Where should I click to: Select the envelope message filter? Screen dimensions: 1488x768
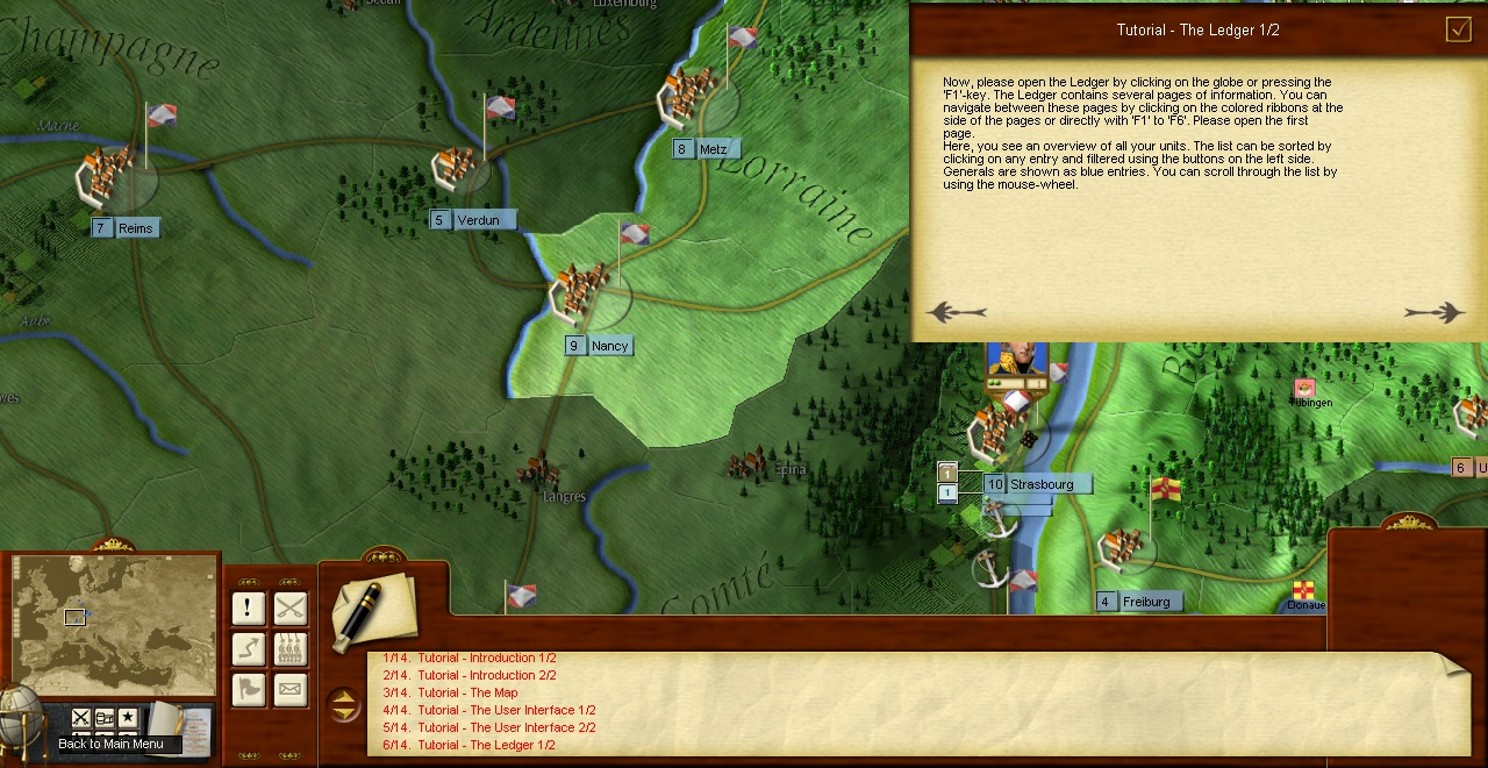pos(290,690)
